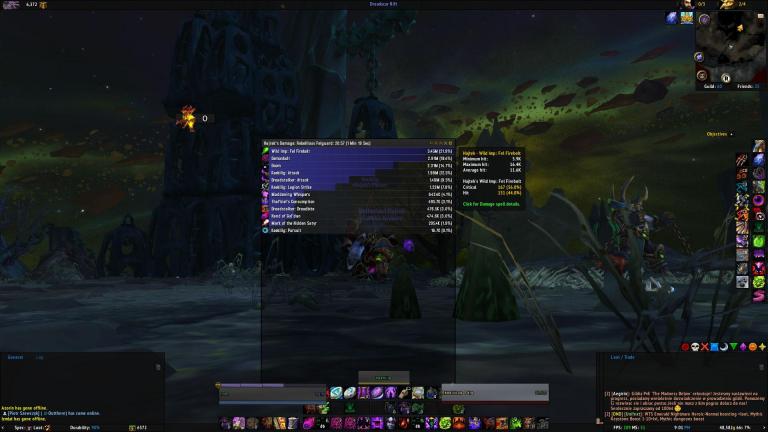The image size is (768, 432).
Task: Expand the Objectives tracker header
Action: [x=717, y=133]
